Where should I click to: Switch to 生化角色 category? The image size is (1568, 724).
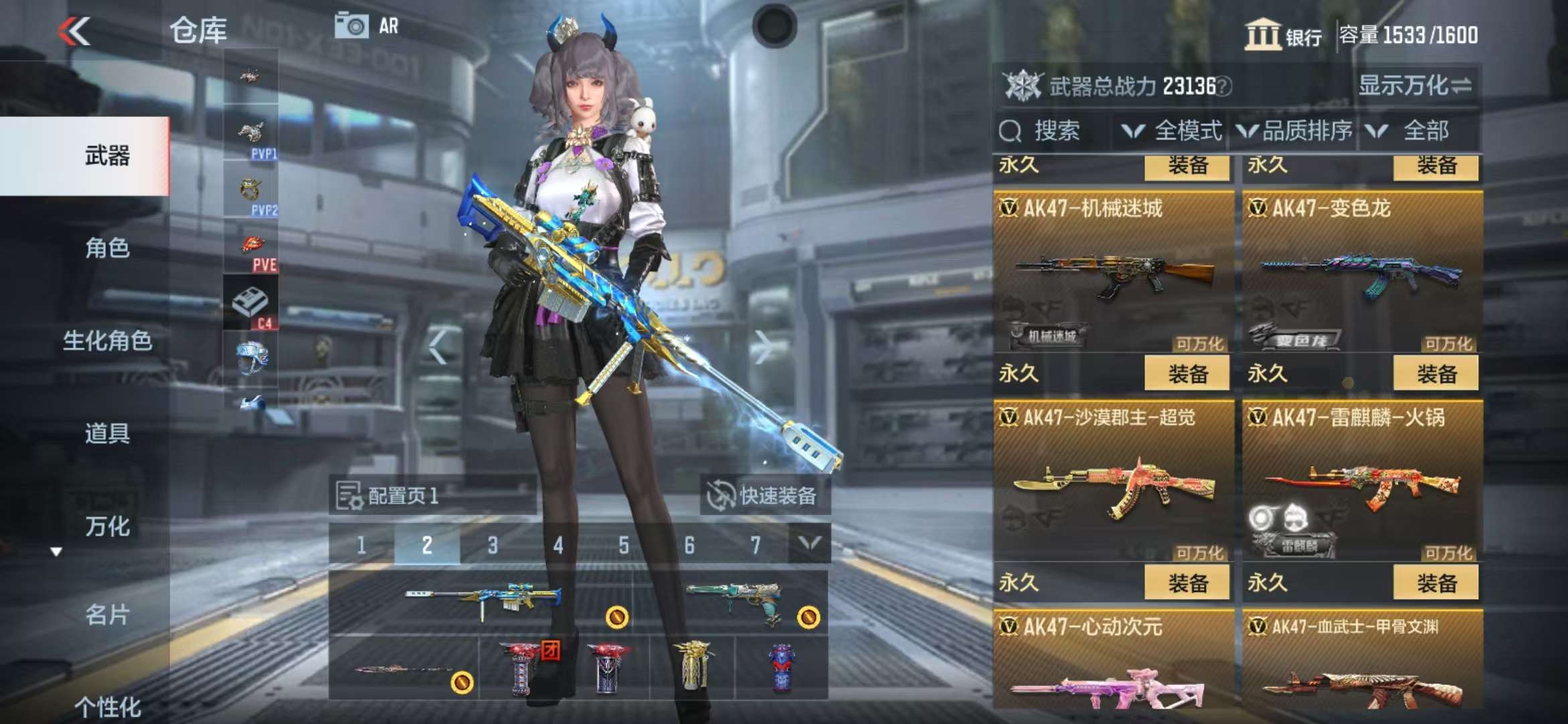tap(107, 341)
